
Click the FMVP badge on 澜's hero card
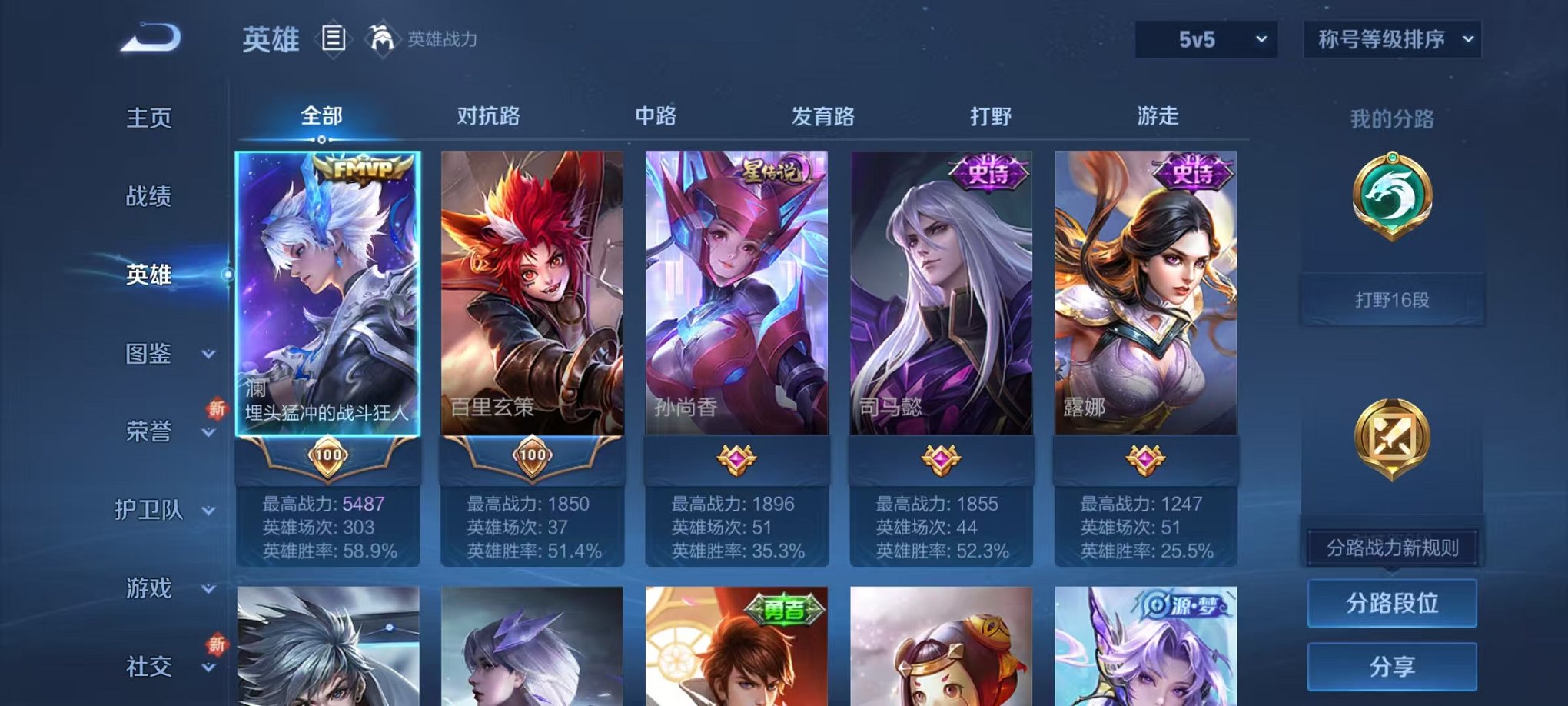click(360, 168)
